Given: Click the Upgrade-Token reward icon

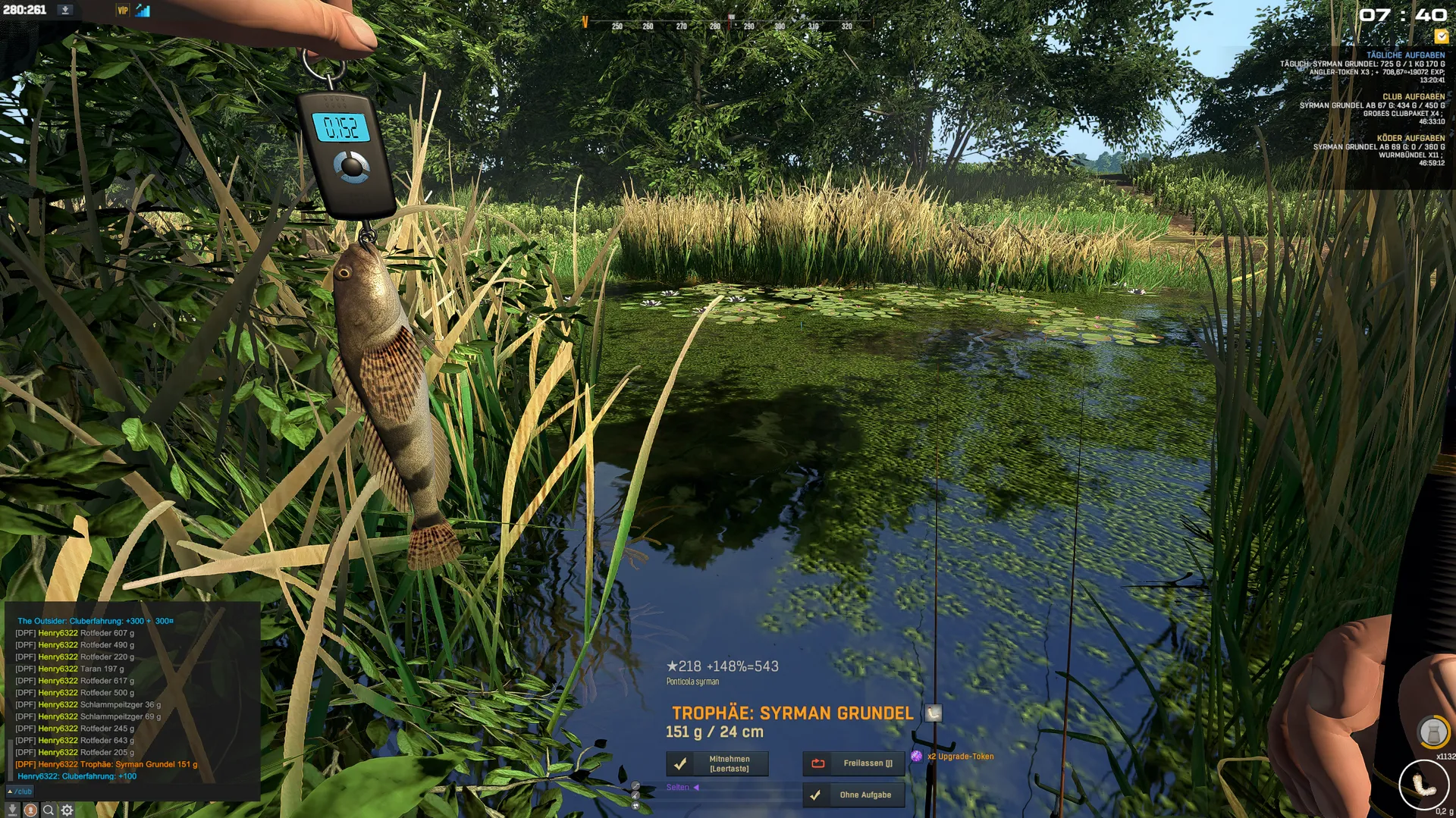Looking at the screenshot, I should pos(917,757).
